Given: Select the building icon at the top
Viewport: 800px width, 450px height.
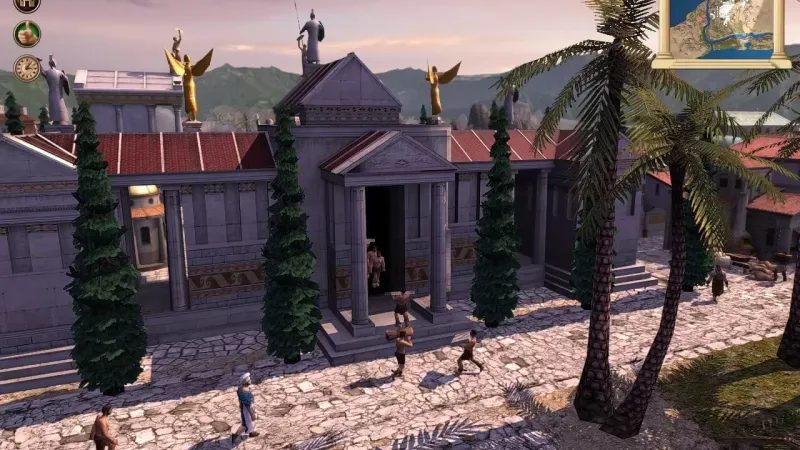Looking at the screenshot, I should (x=27, y=4).
